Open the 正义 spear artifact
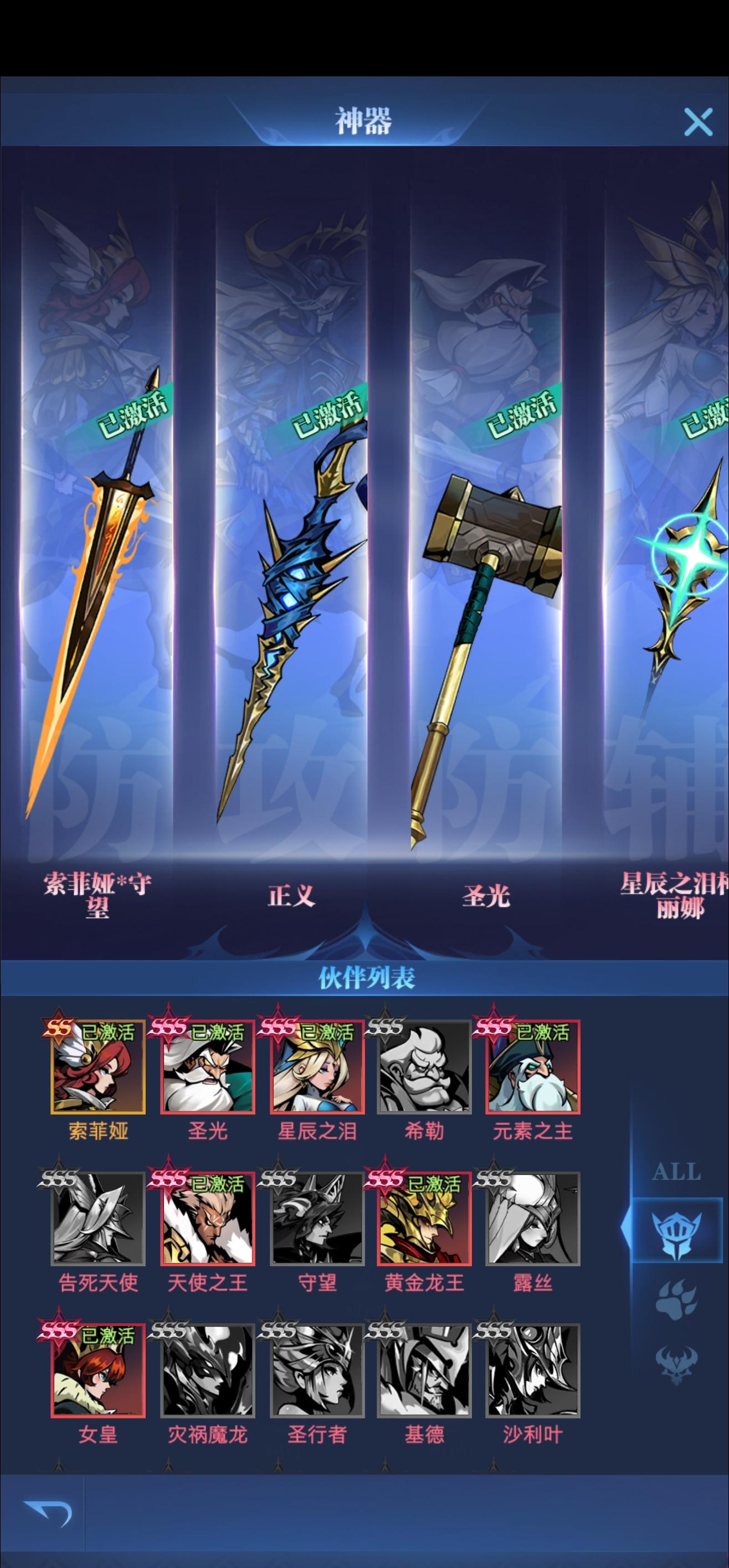This screenshot has height=1568, width=729. 292,608
